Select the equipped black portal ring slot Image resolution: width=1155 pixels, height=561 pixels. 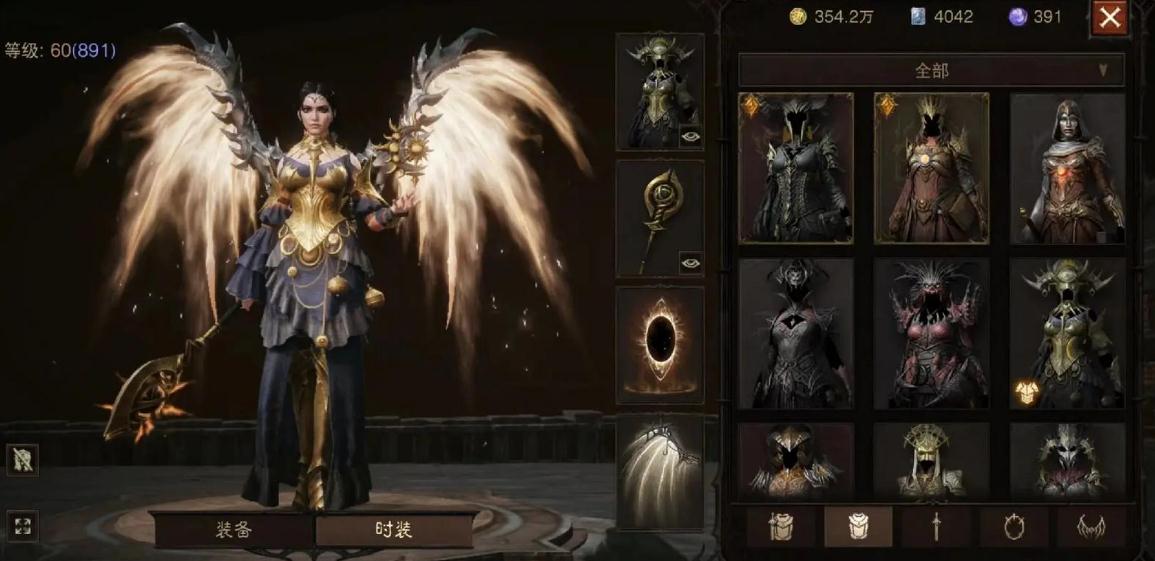(660, 344)
